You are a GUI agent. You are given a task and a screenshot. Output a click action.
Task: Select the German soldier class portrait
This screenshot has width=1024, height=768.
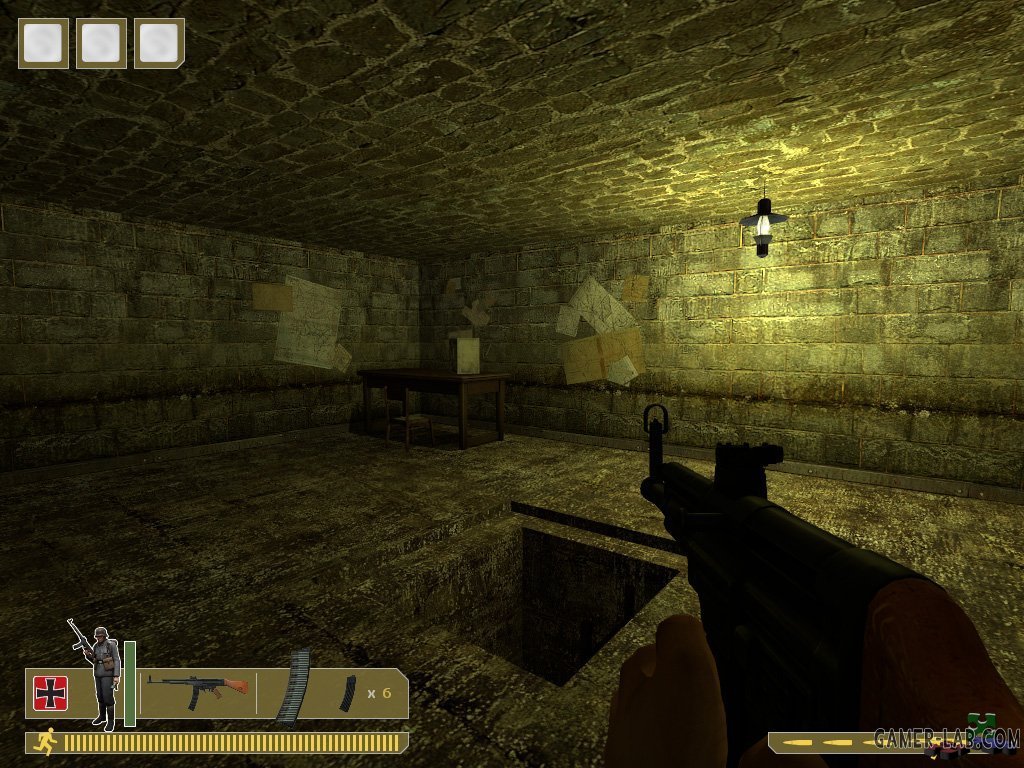point(98,676)
